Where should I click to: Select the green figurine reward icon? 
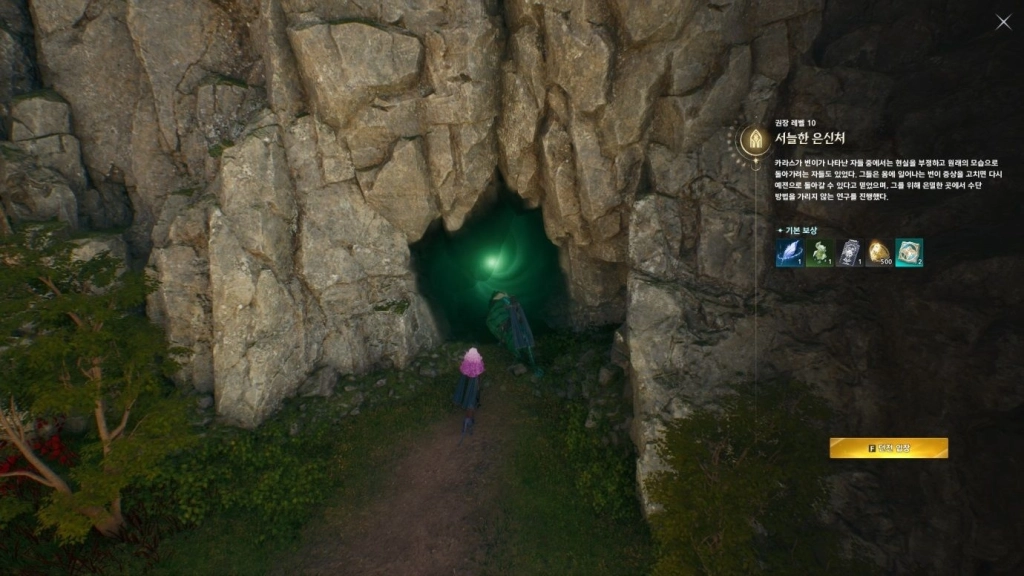(x=819, y=253)
